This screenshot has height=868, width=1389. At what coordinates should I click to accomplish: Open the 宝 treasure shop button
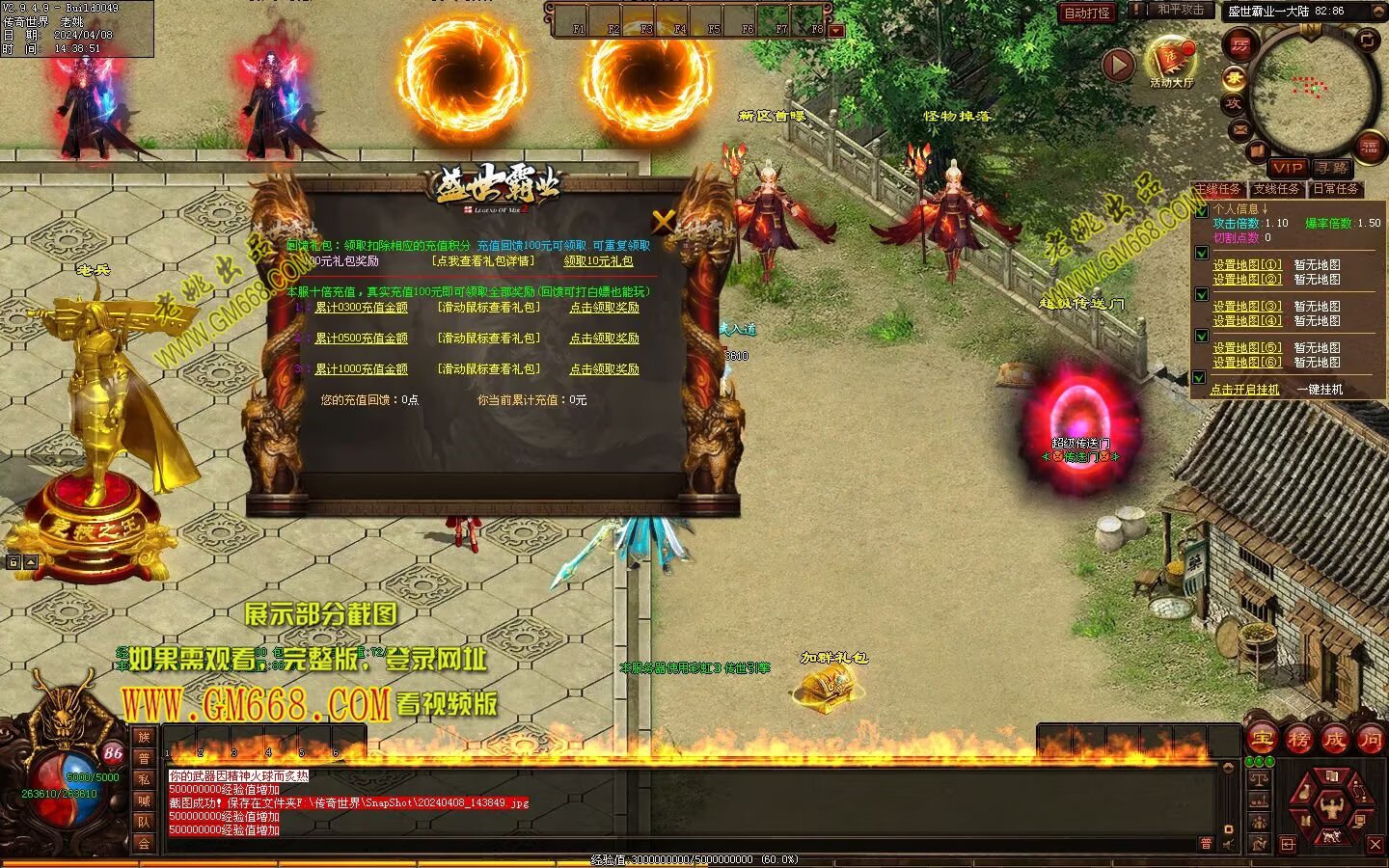tap(1263, 740)
